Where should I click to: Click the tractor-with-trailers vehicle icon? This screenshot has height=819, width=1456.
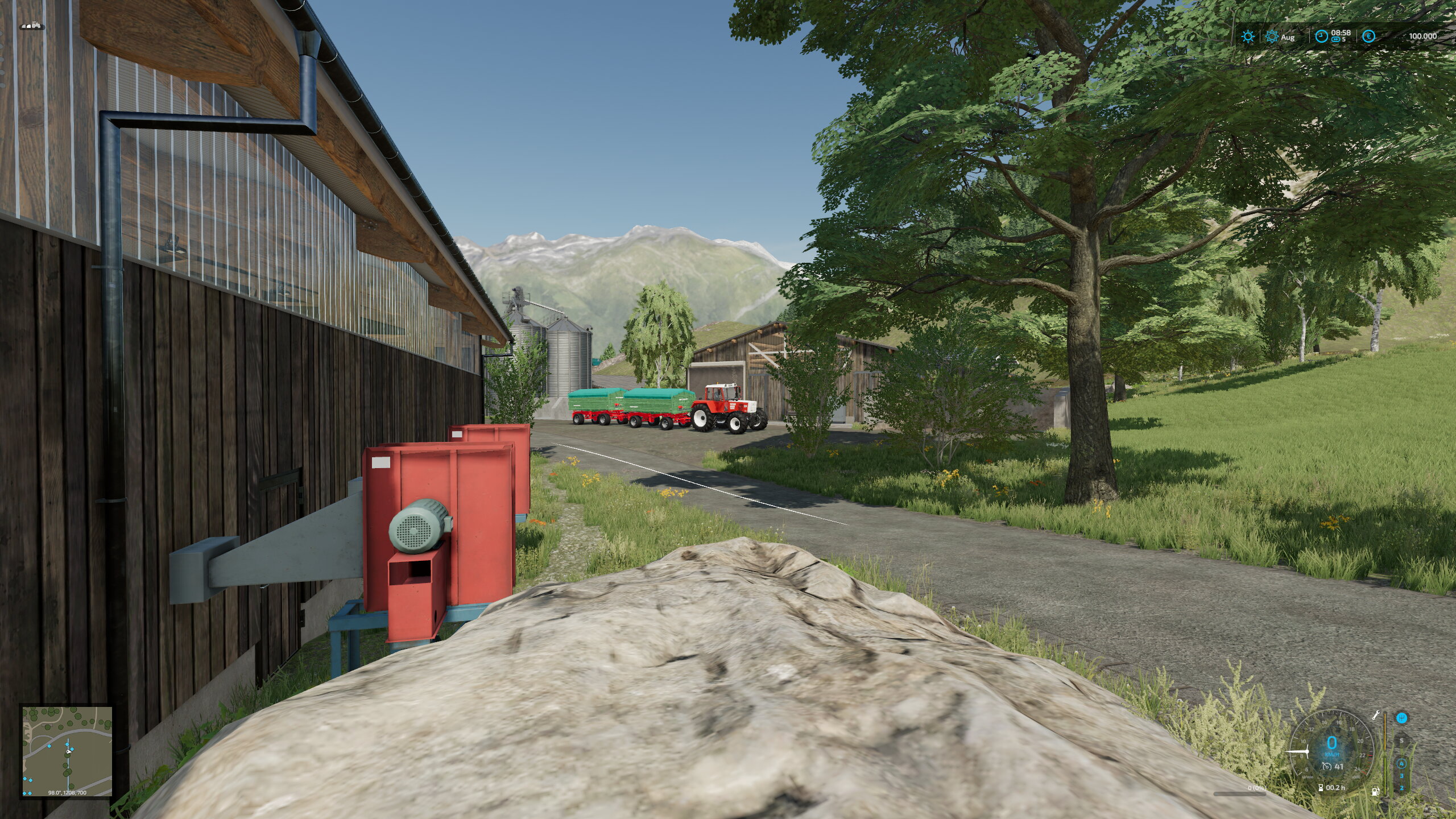coord(32,26)
